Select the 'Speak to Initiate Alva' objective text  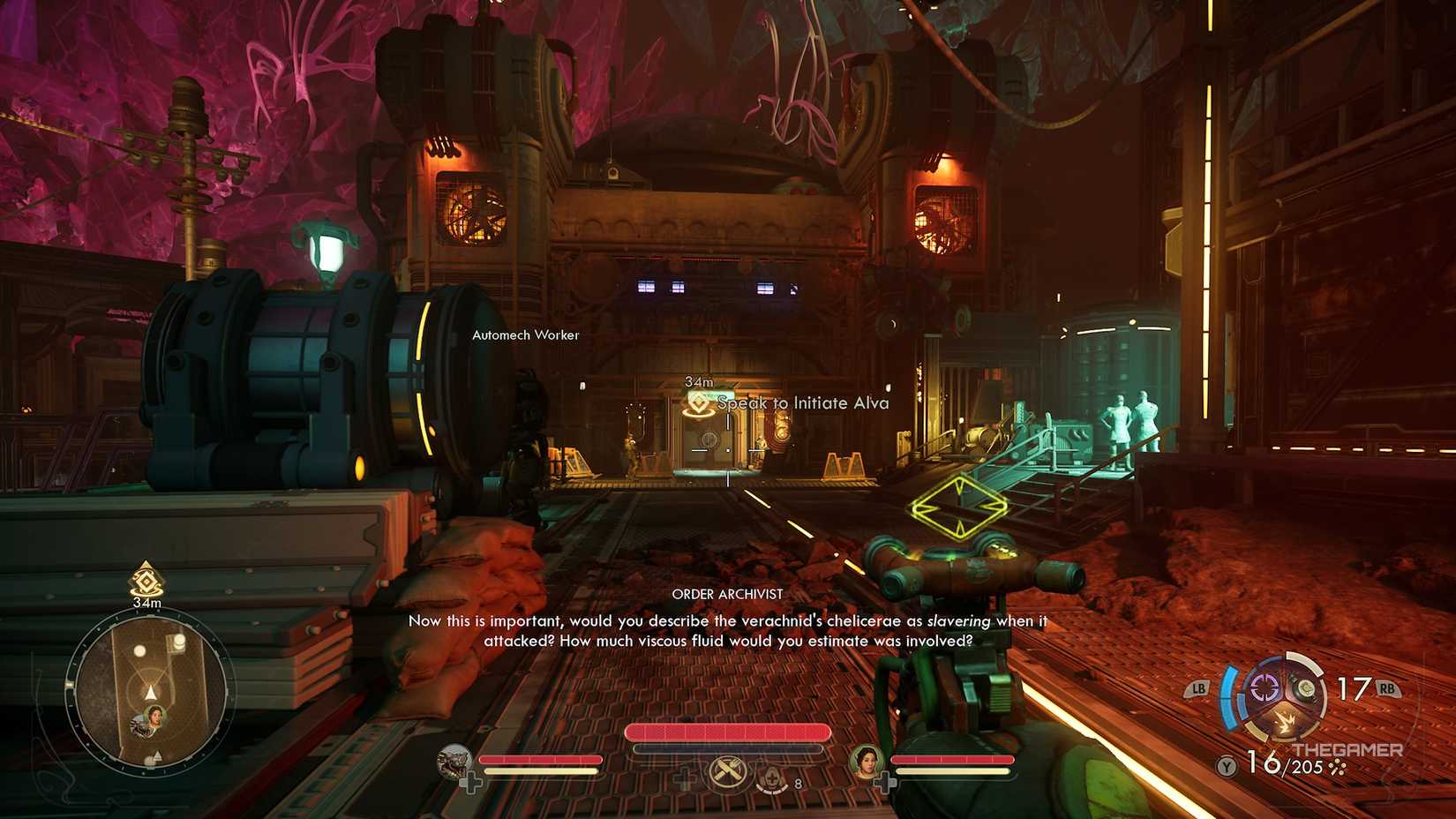[x=805, y=402]
